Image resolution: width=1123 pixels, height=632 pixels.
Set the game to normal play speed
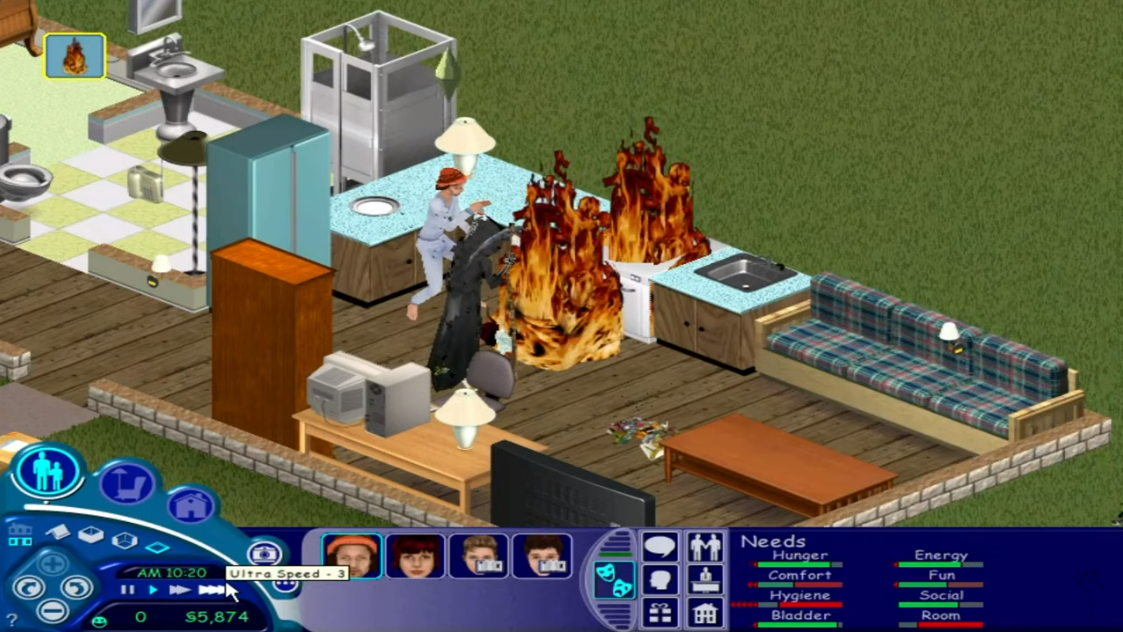153,591
